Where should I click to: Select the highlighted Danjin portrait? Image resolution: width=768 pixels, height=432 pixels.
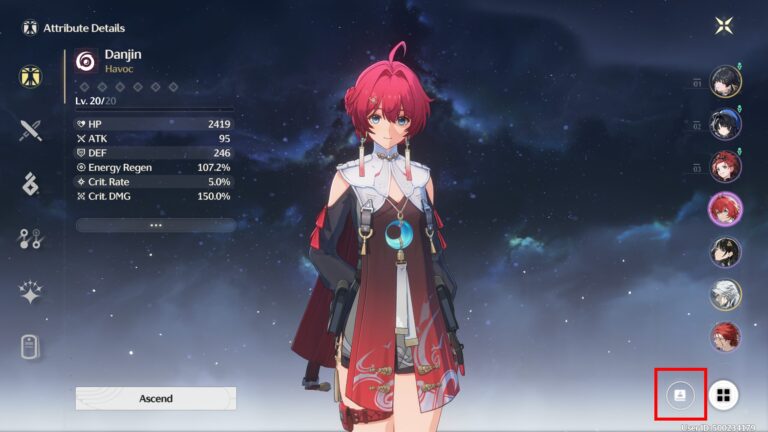click(725, 209)
